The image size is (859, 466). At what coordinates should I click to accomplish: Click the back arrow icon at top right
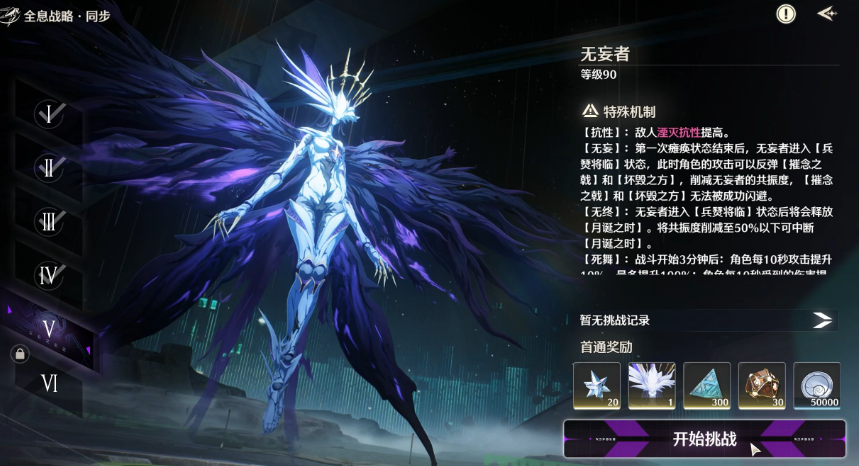point(826,14)
